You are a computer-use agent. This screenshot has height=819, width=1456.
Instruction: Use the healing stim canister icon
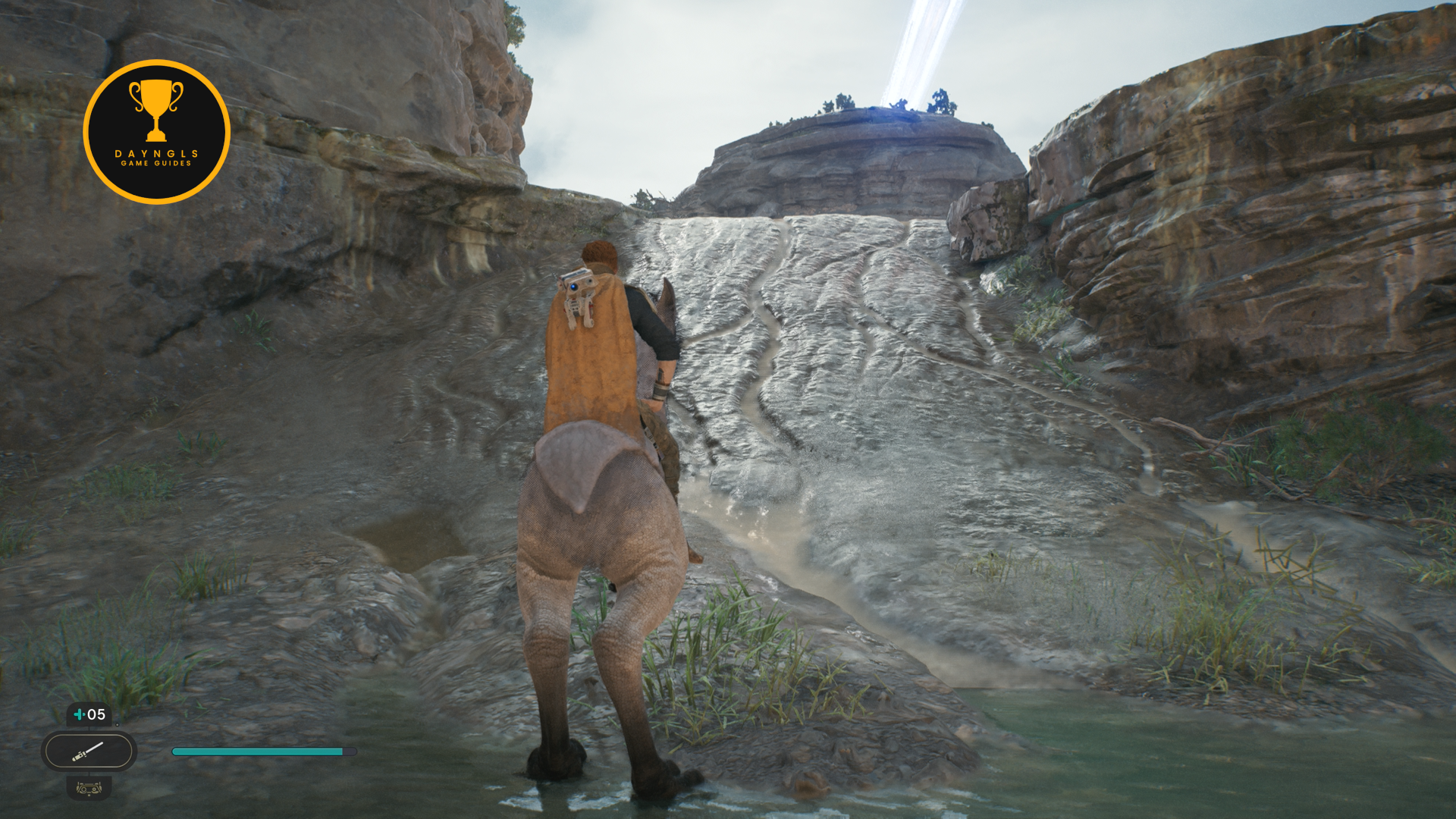(80, 714)
